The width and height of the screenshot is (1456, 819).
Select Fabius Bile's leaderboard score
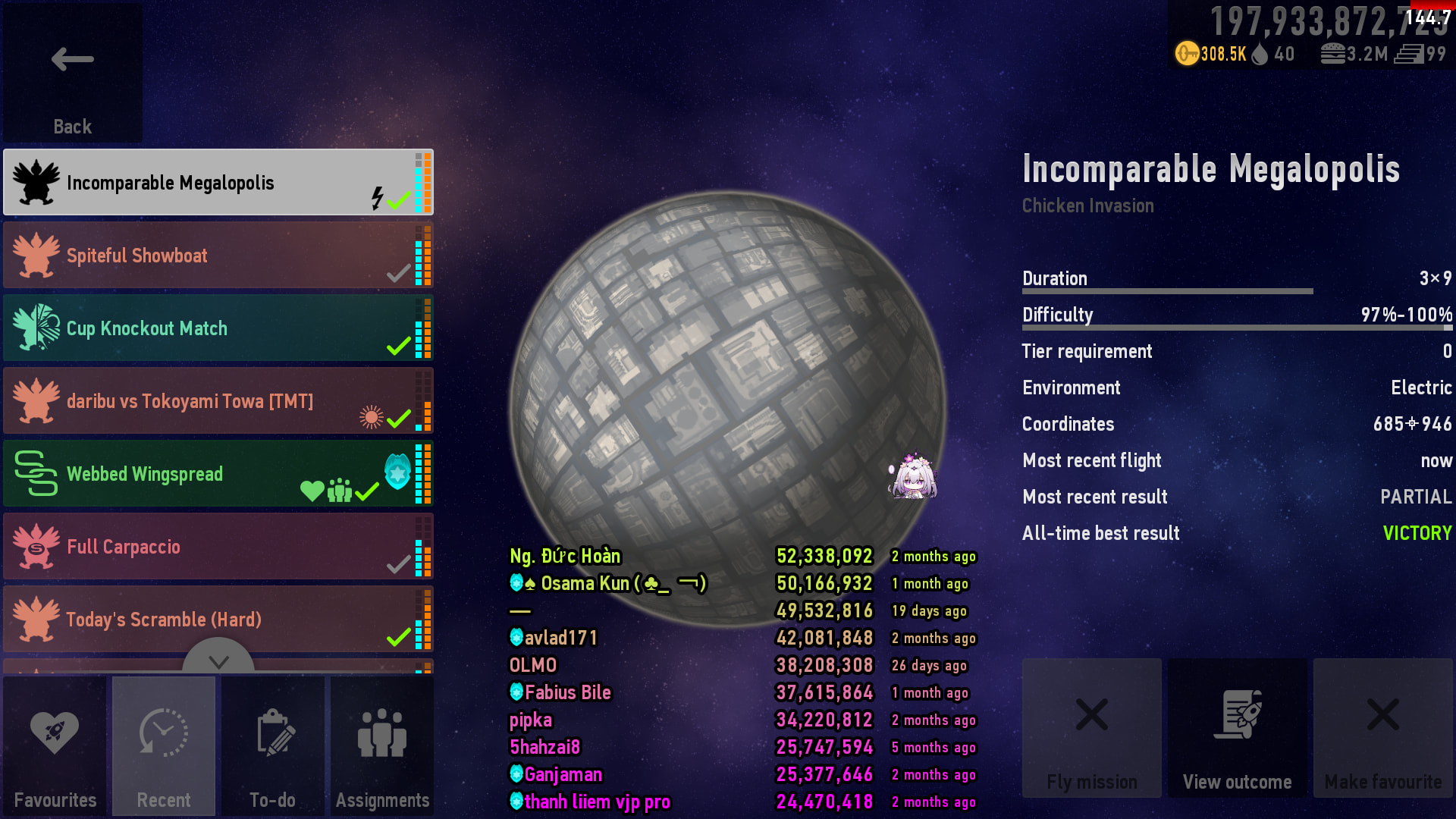pyautogui.click(x=824, y=693)
